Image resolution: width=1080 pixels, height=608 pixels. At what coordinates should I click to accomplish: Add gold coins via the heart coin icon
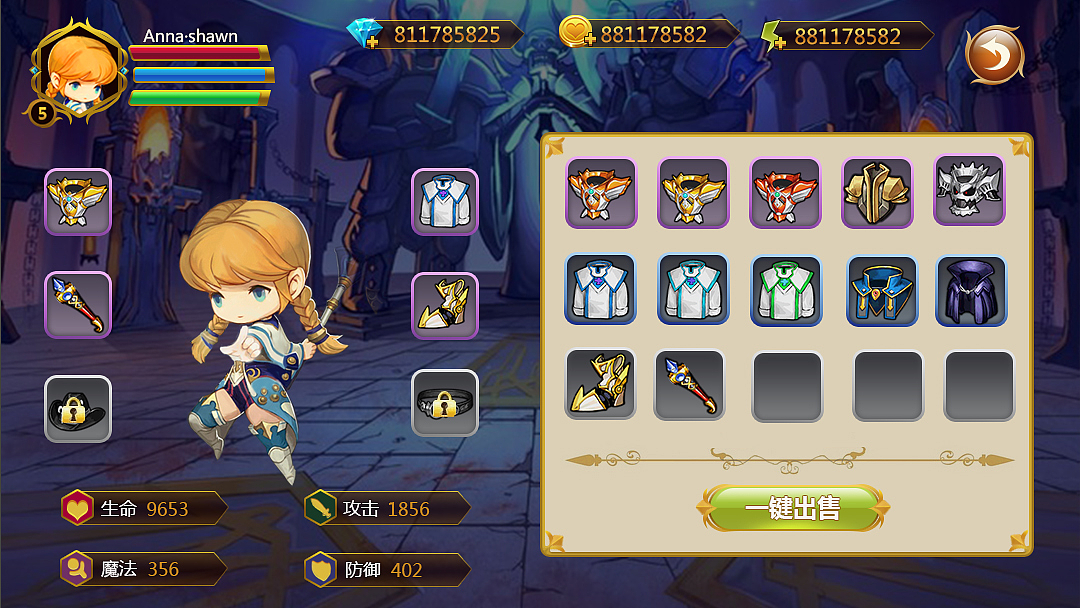tap(577, 33)
